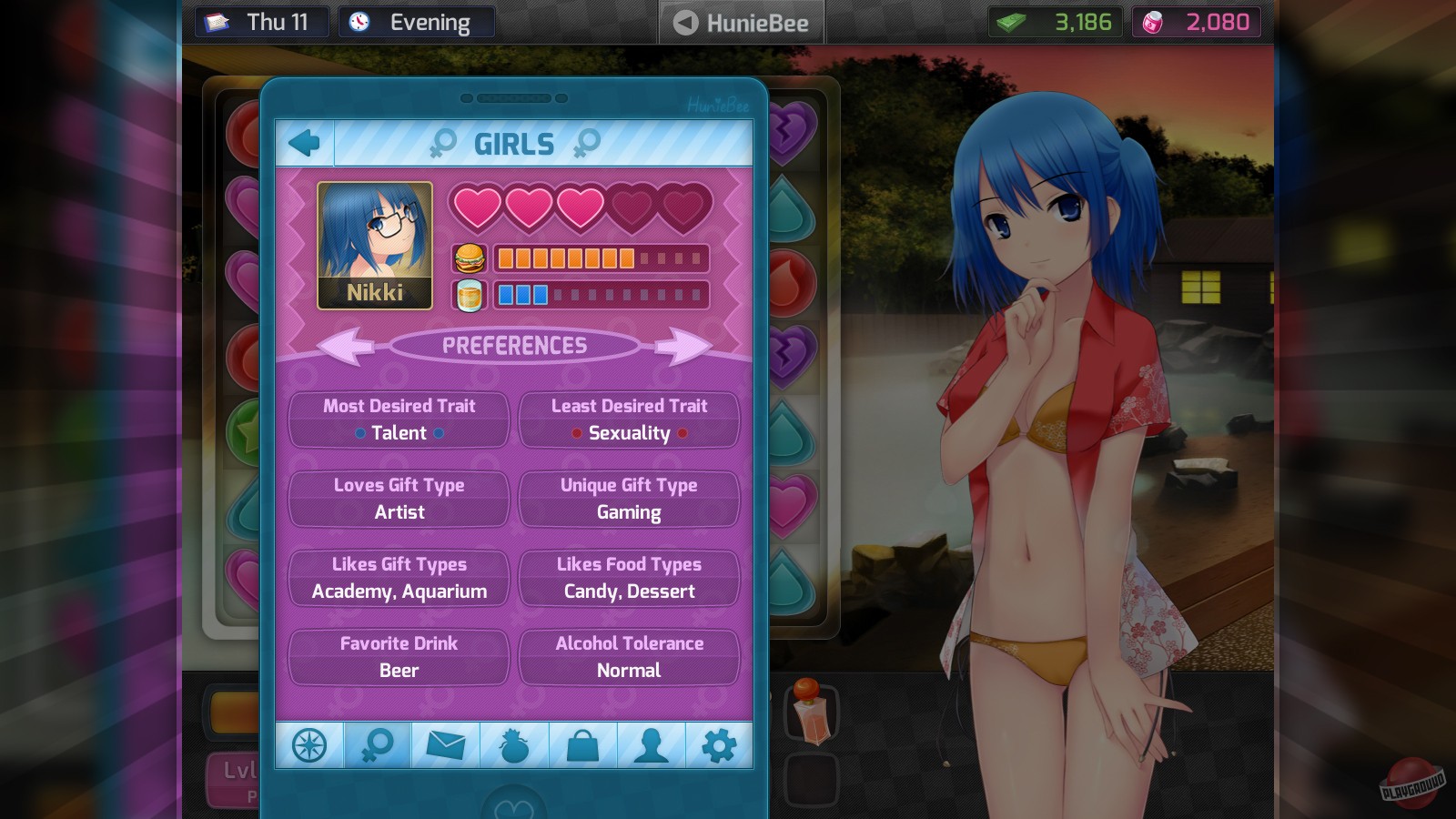Go back using the blue back arrow
Image resolution: width=1456 pixels, height=819 pixels.
305,142
